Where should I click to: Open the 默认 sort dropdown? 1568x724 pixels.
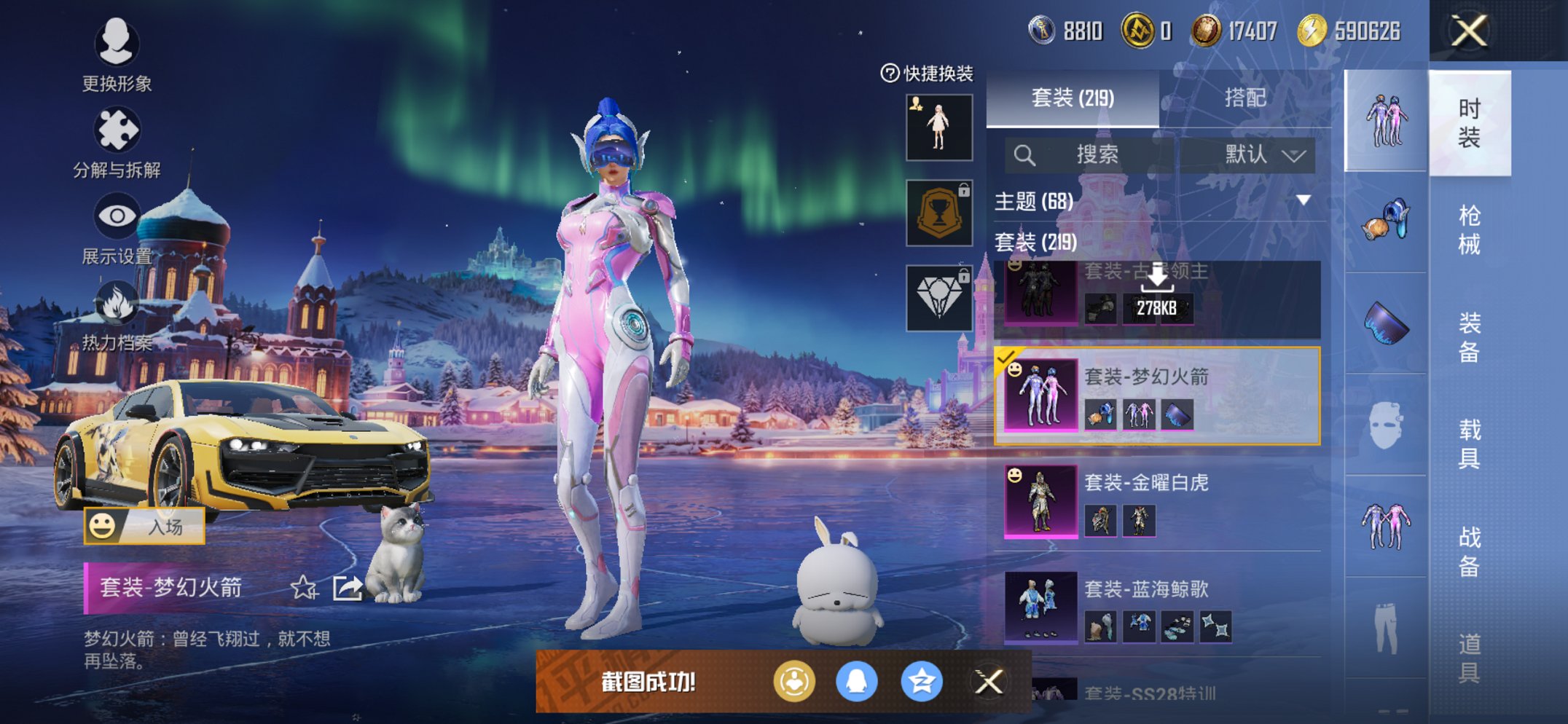click(1264, 154)
